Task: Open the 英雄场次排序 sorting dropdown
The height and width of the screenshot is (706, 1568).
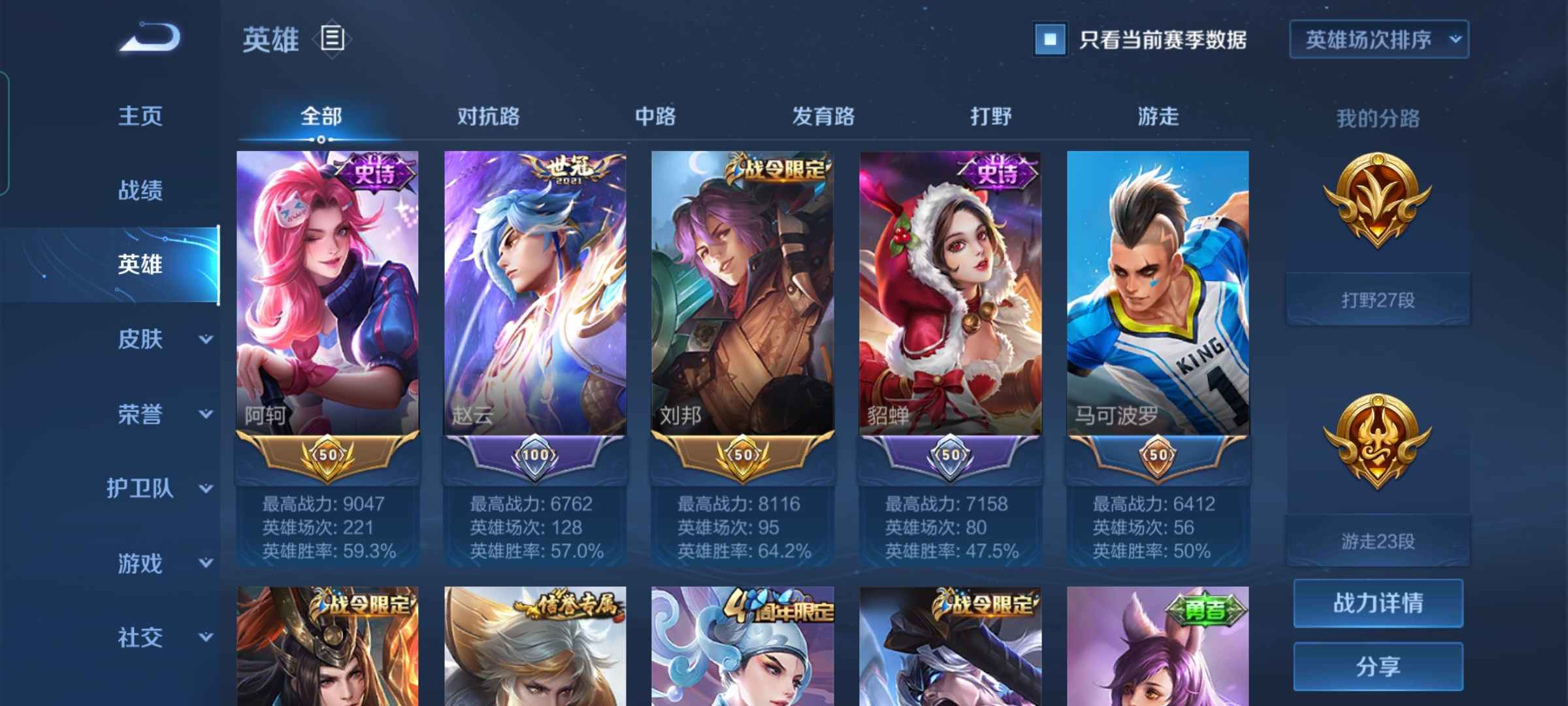Action: pos(1379,39)
